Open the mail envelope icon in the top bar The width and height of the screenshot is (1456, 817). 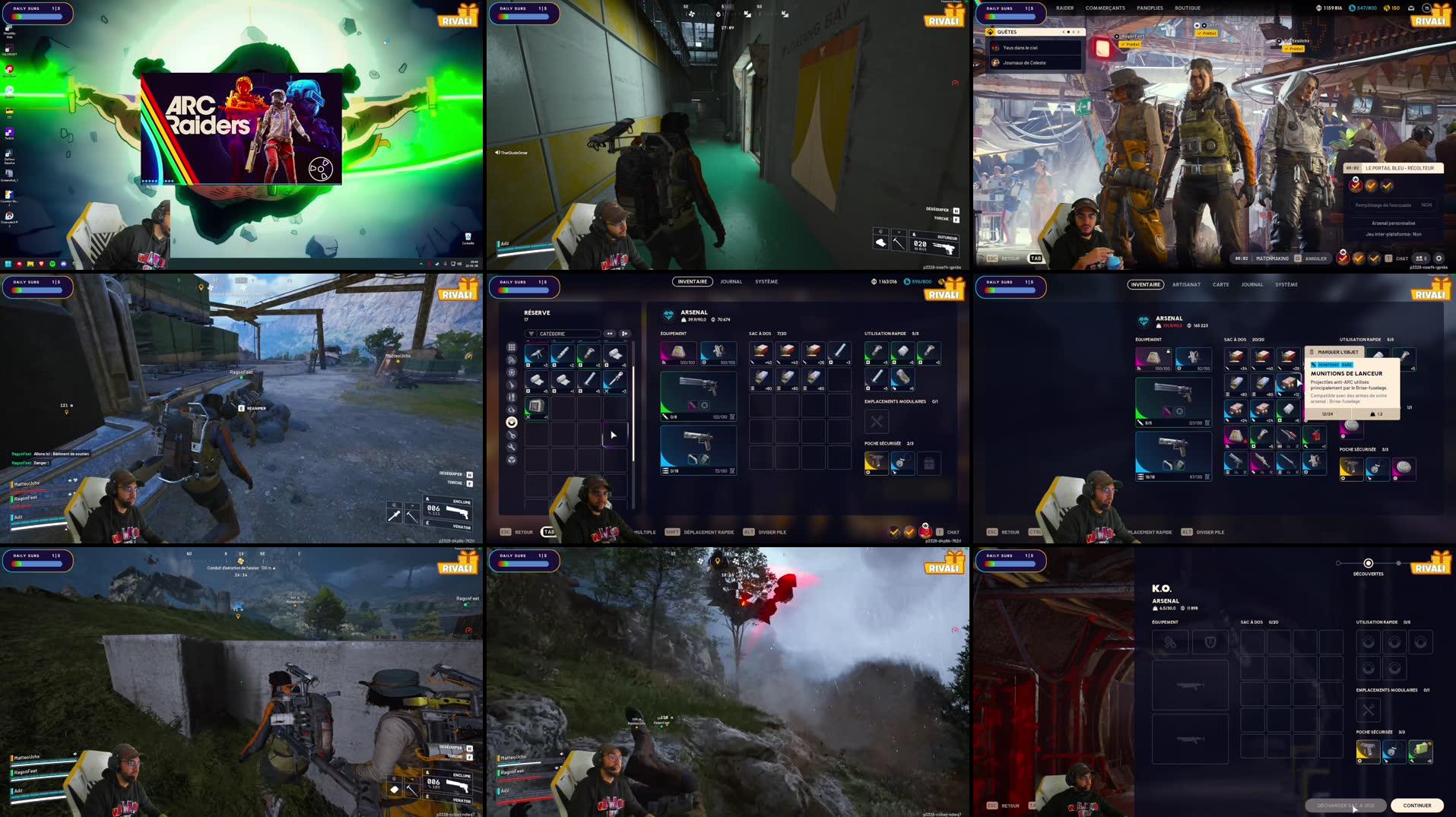click(x=1411, y=8)
